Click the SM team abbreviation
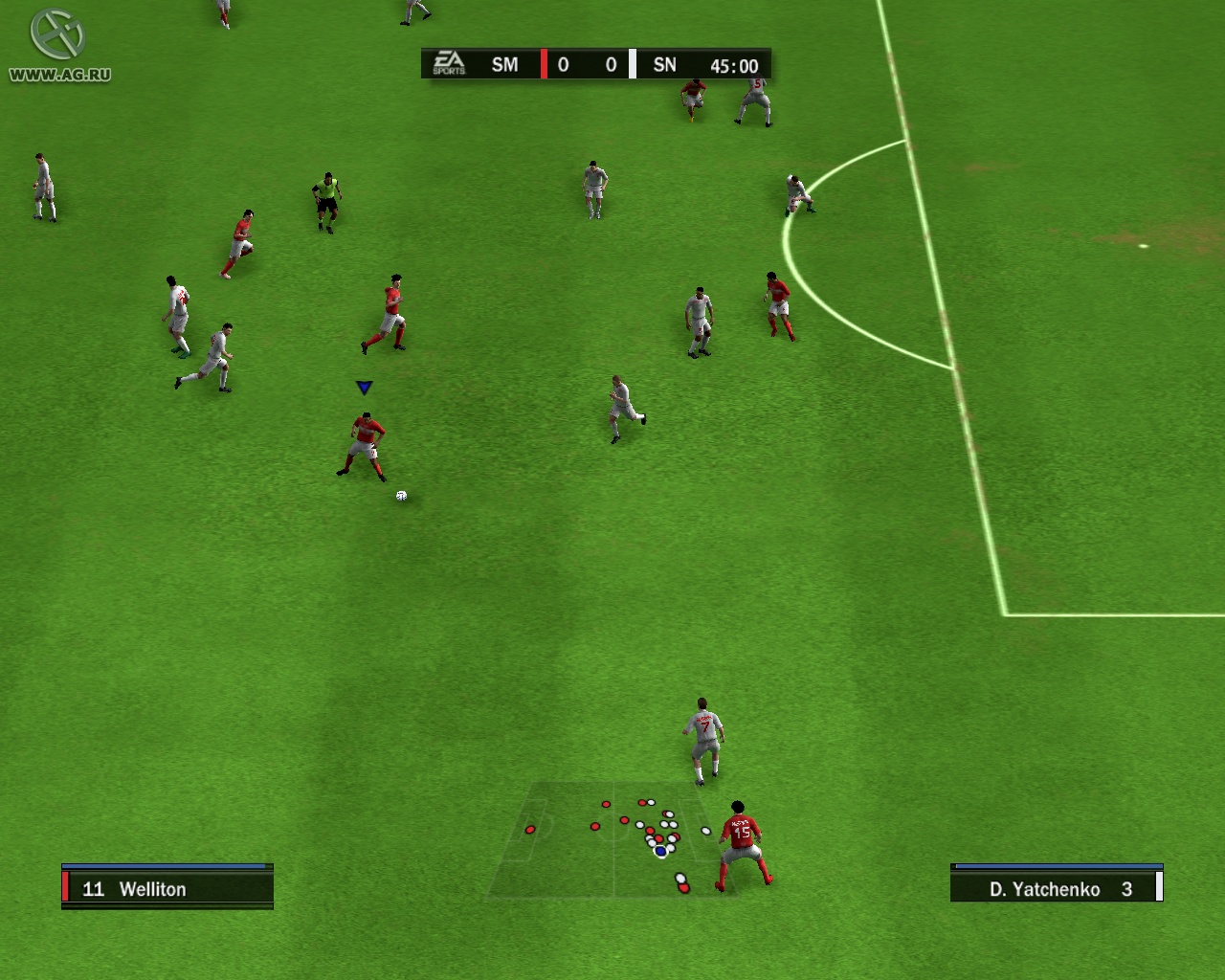 tap(504, 65)
